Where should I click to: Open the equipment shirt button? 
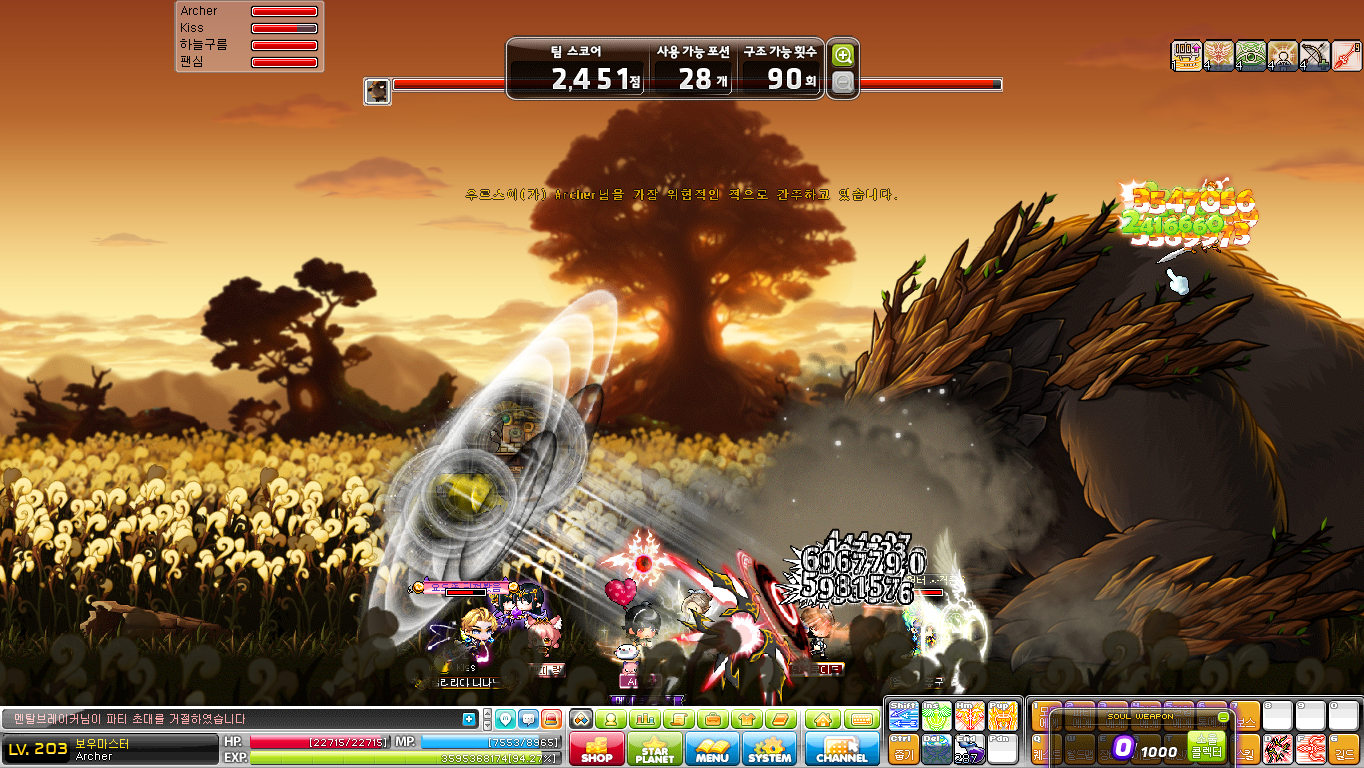747,719
